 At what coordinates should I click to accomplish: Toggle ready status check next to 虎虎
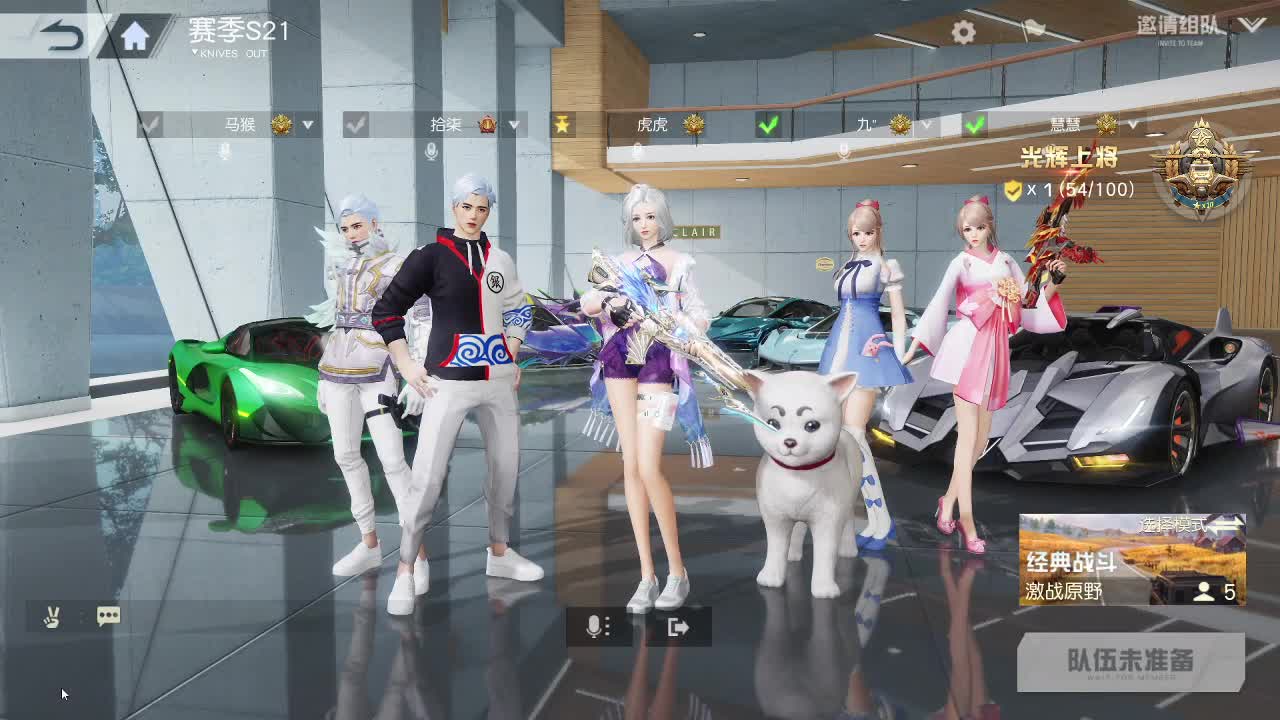[x=768, y=126]
